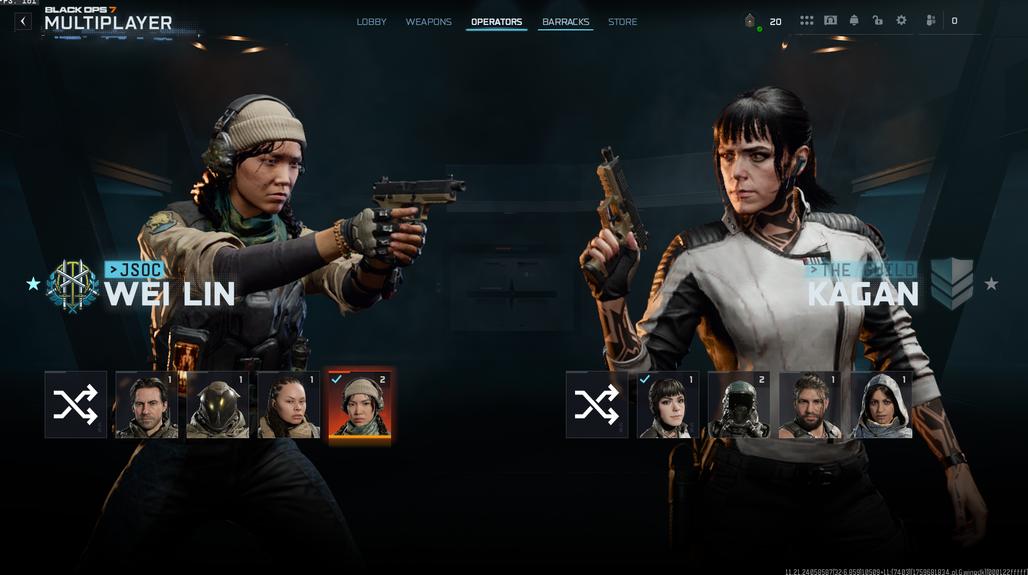Shuffle JSOC operators with the random button
The height and width of the screenshot is (575, 1028).
pyautogui.click(x=76, y=405)
